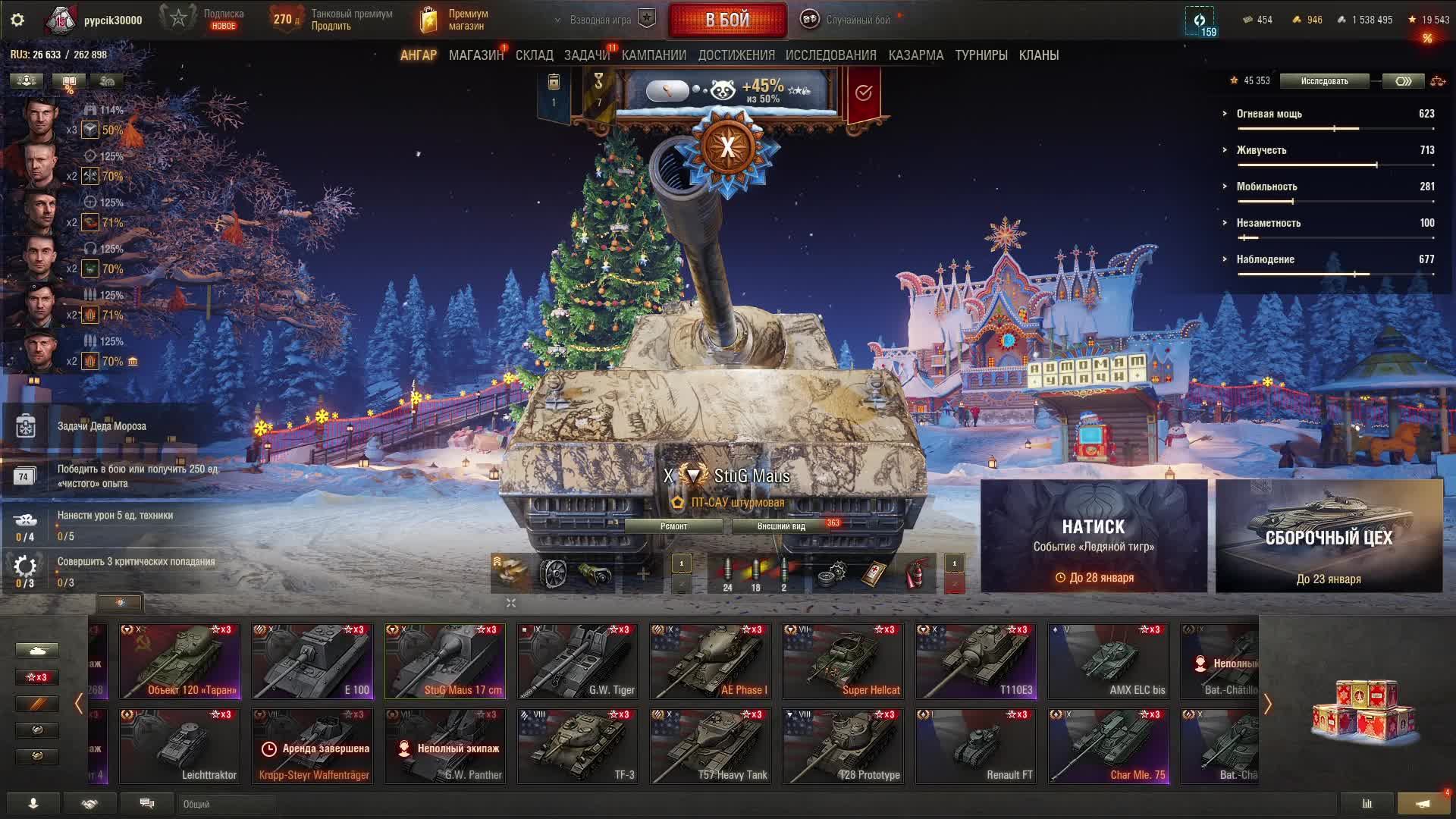Screen dimensions: 1456x819
Task: Open the Сборочный цех banner
Action: [1329, 536]
